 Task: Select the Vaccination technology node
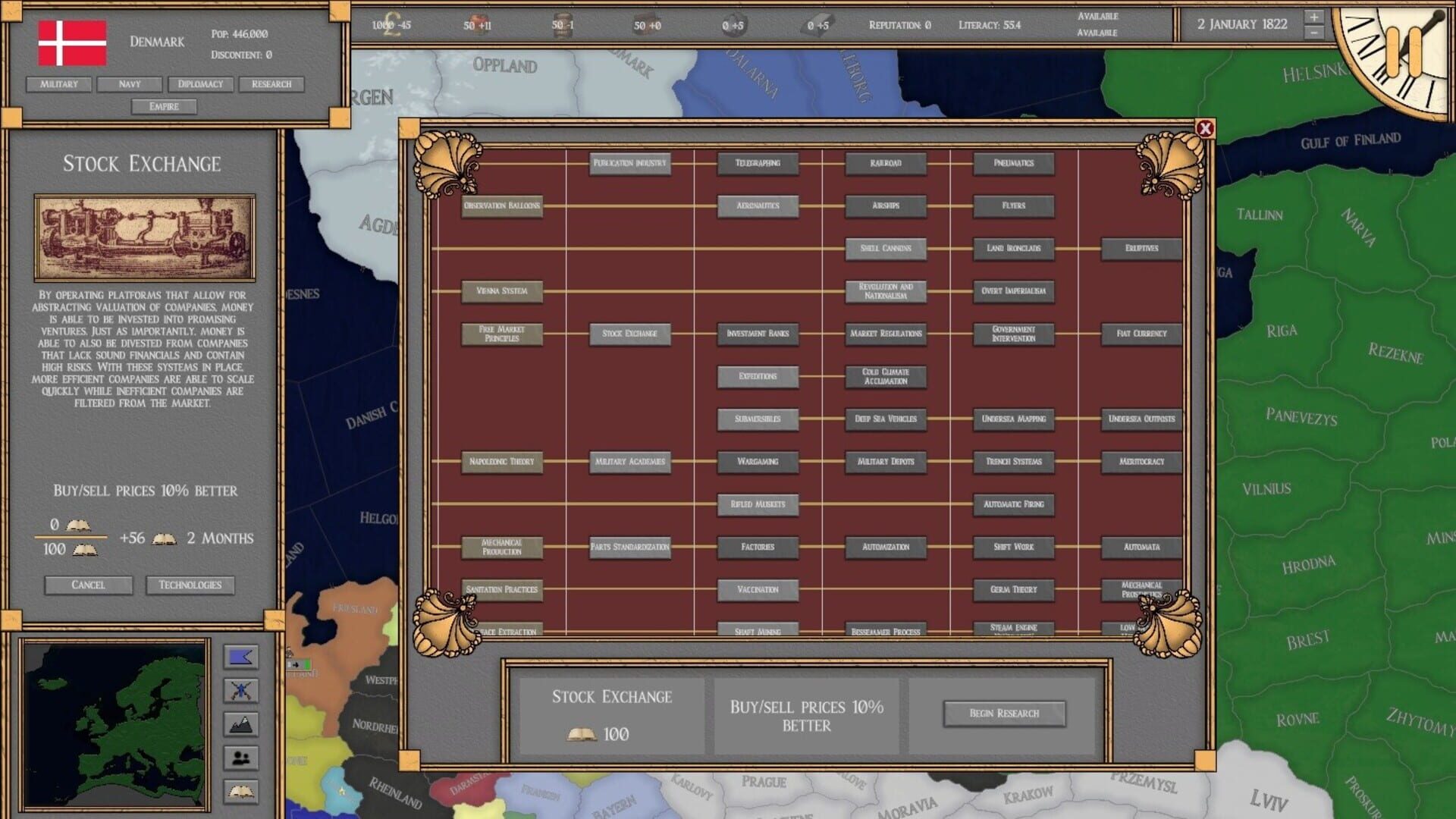coord(758,589)
